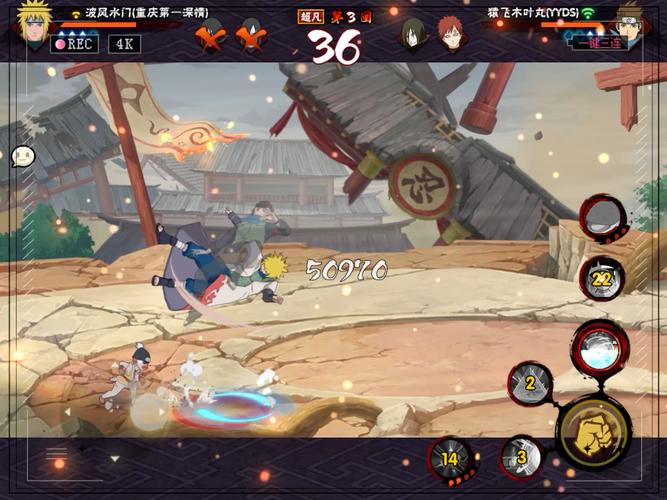The image size is (667, 500).
Task: Select the 4K quality option
Action: tap(125, 44)
